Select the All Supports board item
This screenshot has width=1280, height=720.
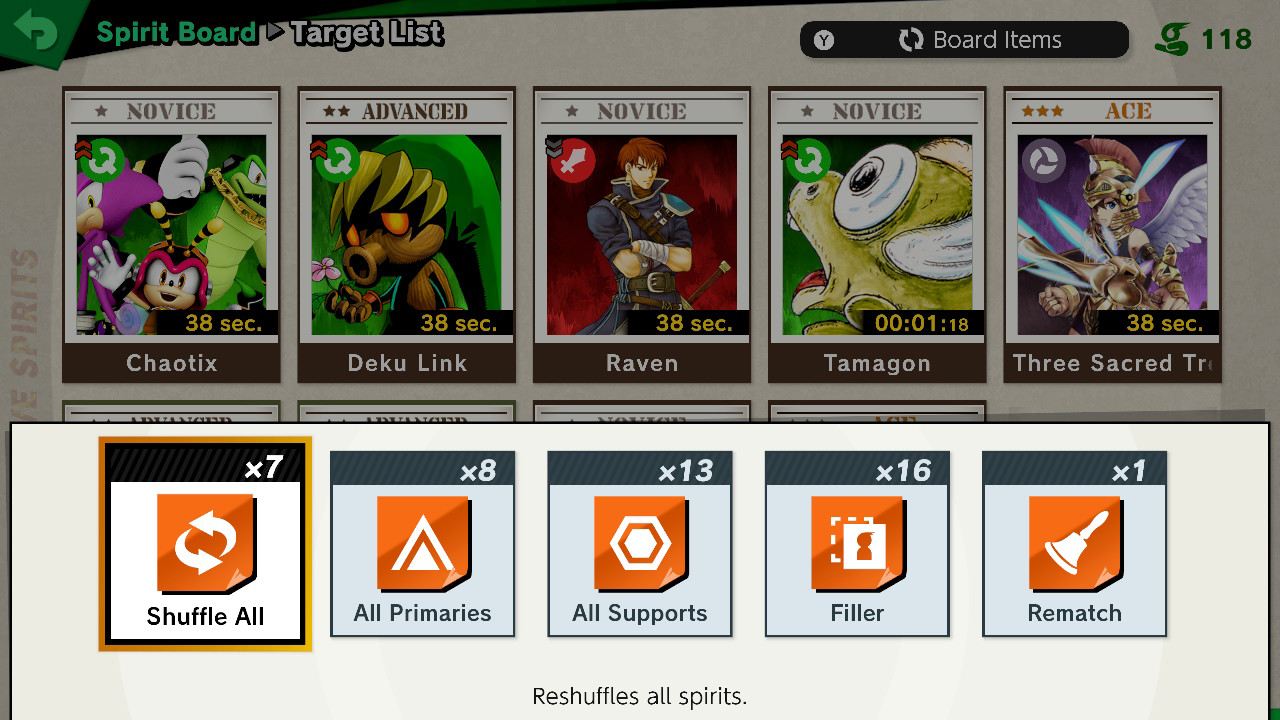pyautogui.click(x=639, y=545)
